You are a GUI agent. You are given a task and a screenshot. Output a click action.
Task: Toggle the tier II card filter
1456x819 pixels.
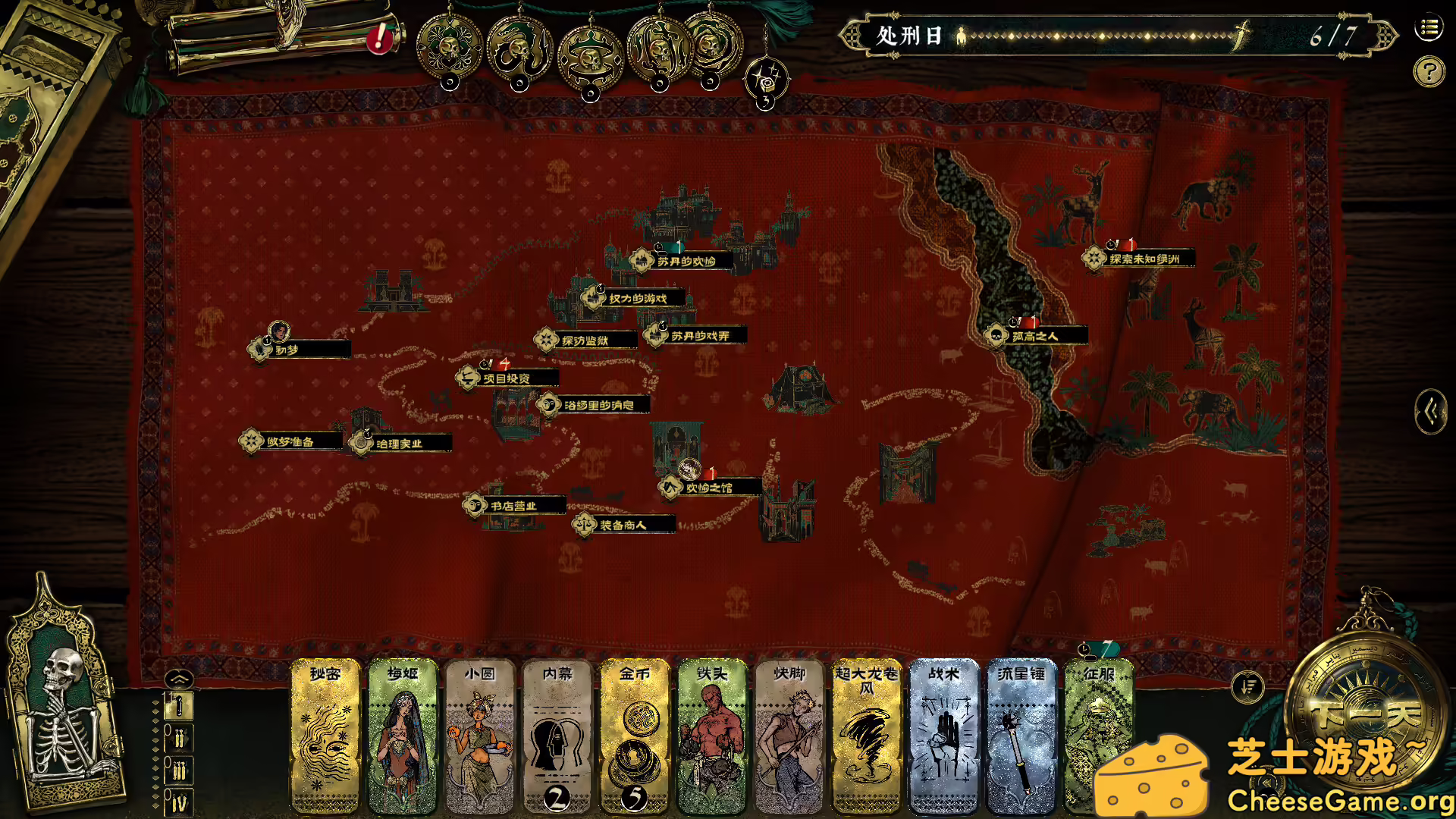[x=178, y=737]
